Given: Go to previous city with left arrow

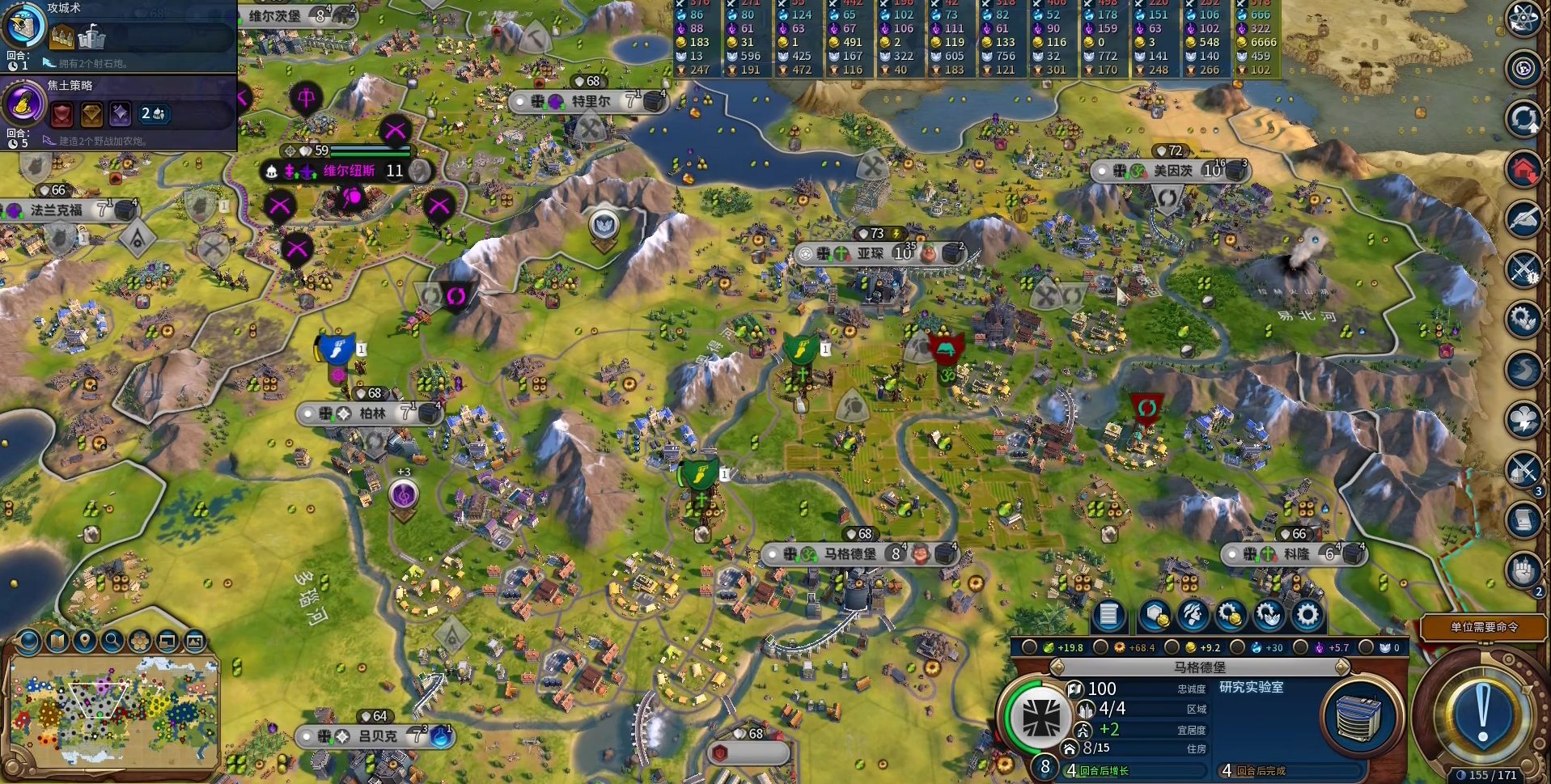Looking at the screenshot, I should coord(1057,667).
